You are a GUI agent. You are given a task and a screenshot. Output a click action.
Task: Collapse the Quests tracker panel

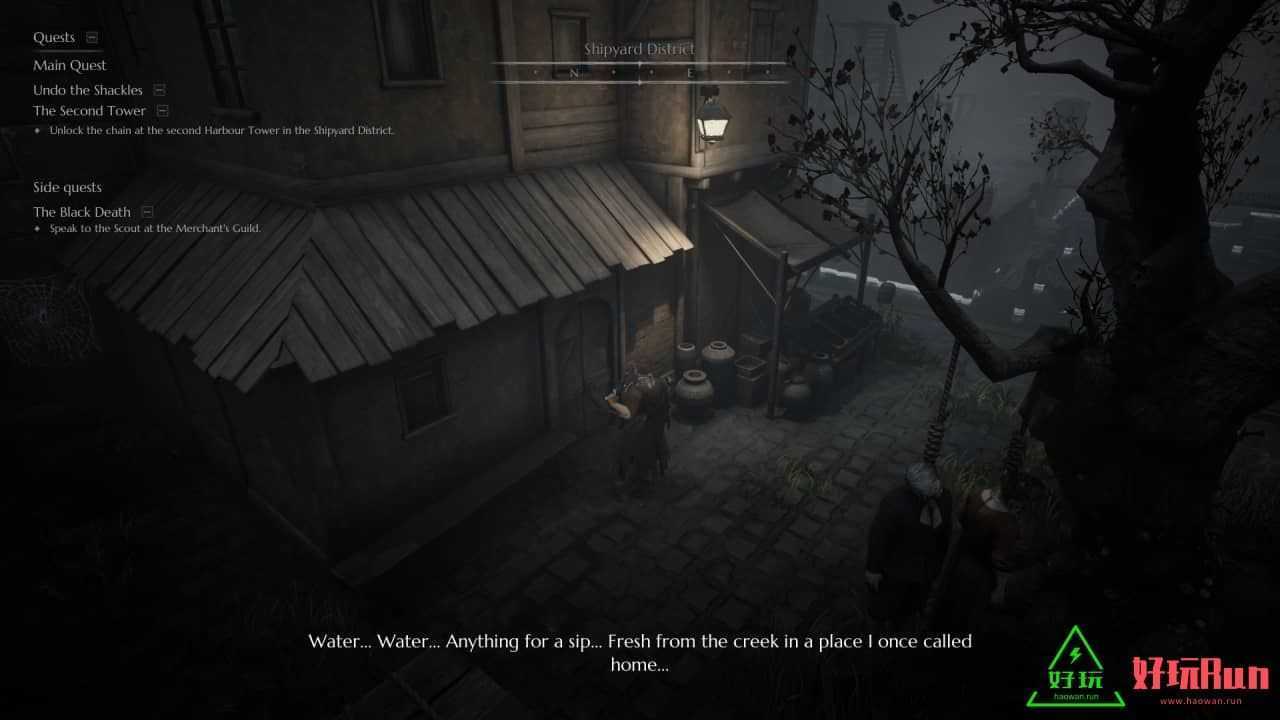pyautogui.click(x=92, y=38)
